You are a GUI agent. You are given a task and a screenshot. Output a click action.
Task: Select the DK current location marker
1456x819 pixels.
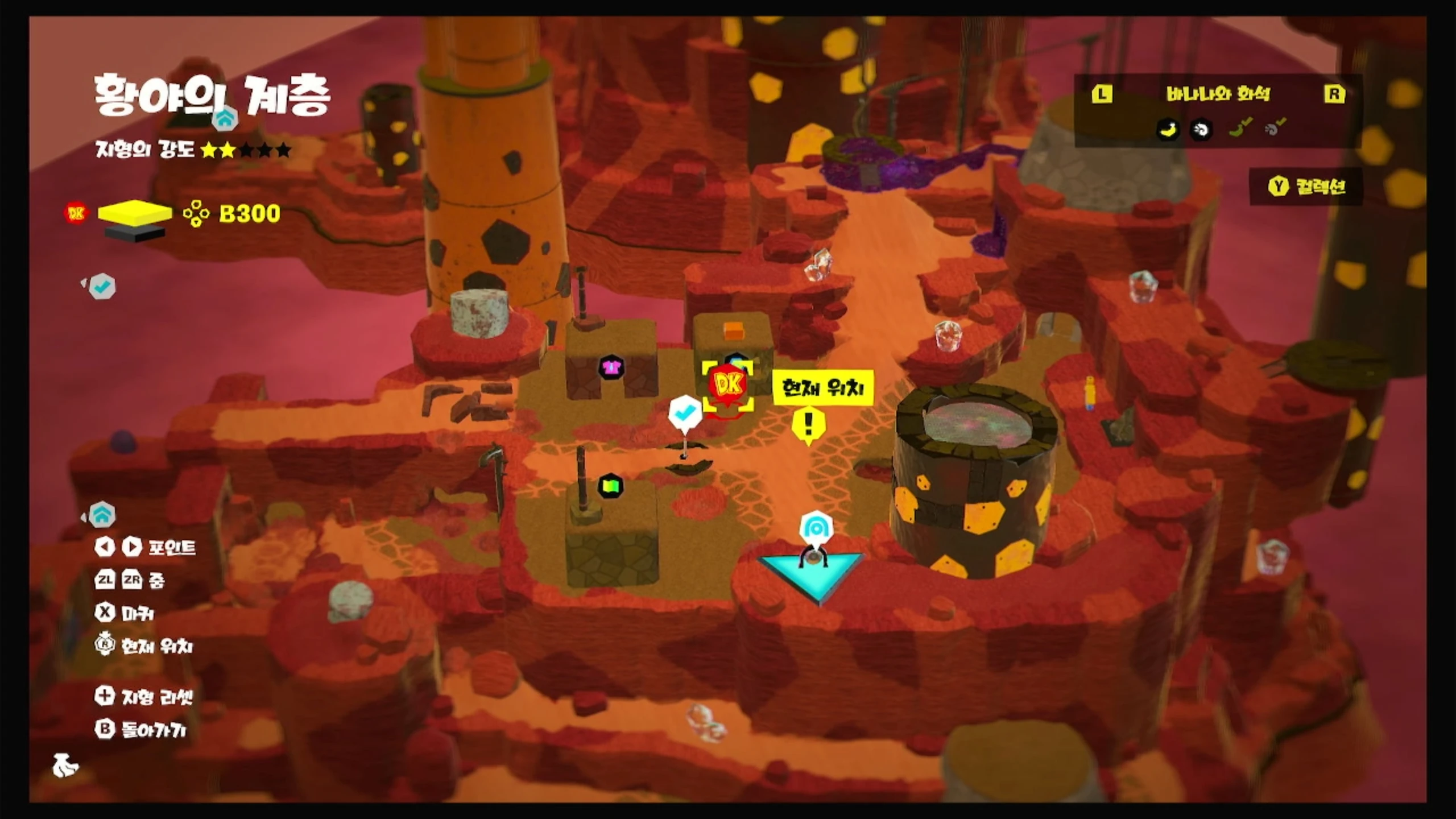pyautogui.click(x=728, y=386)
